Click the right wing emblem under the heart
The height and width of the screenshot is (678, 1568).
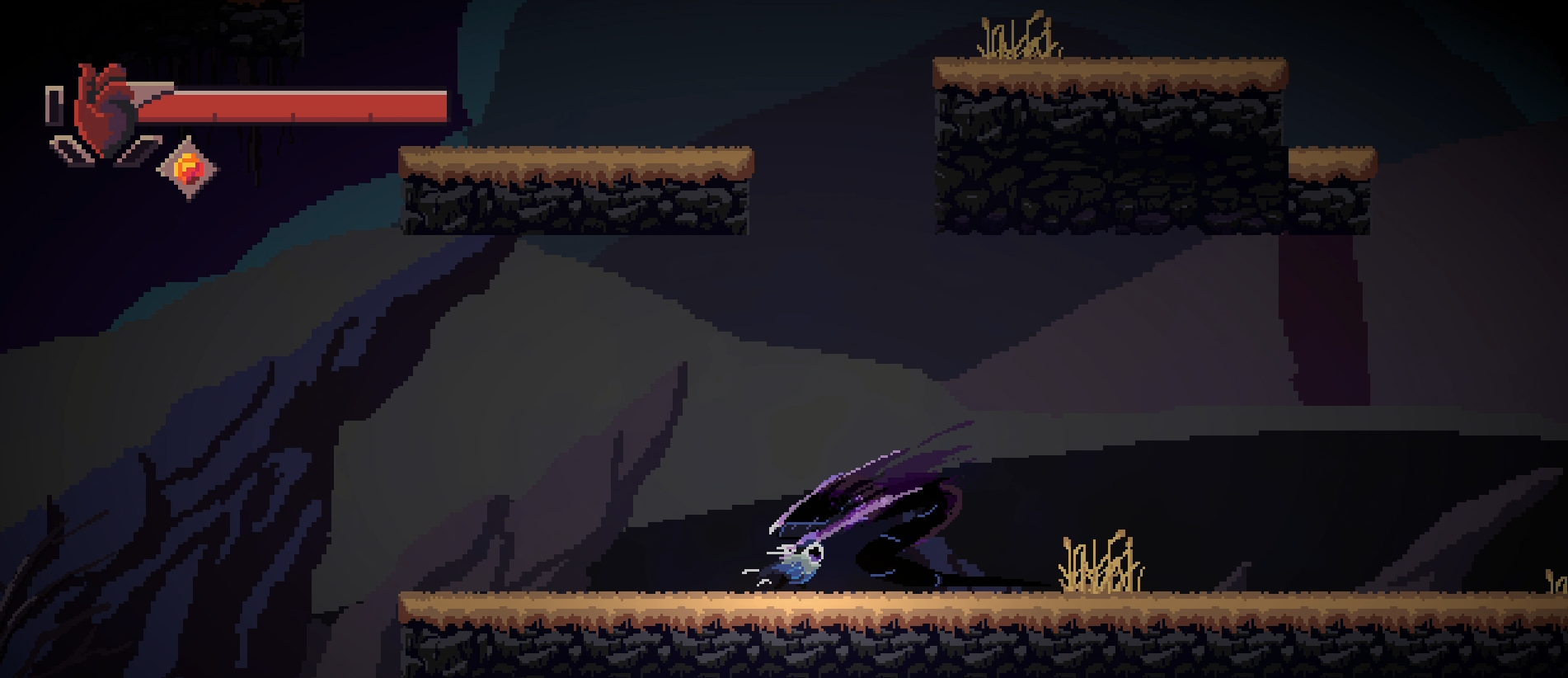[x=134, y=151]
